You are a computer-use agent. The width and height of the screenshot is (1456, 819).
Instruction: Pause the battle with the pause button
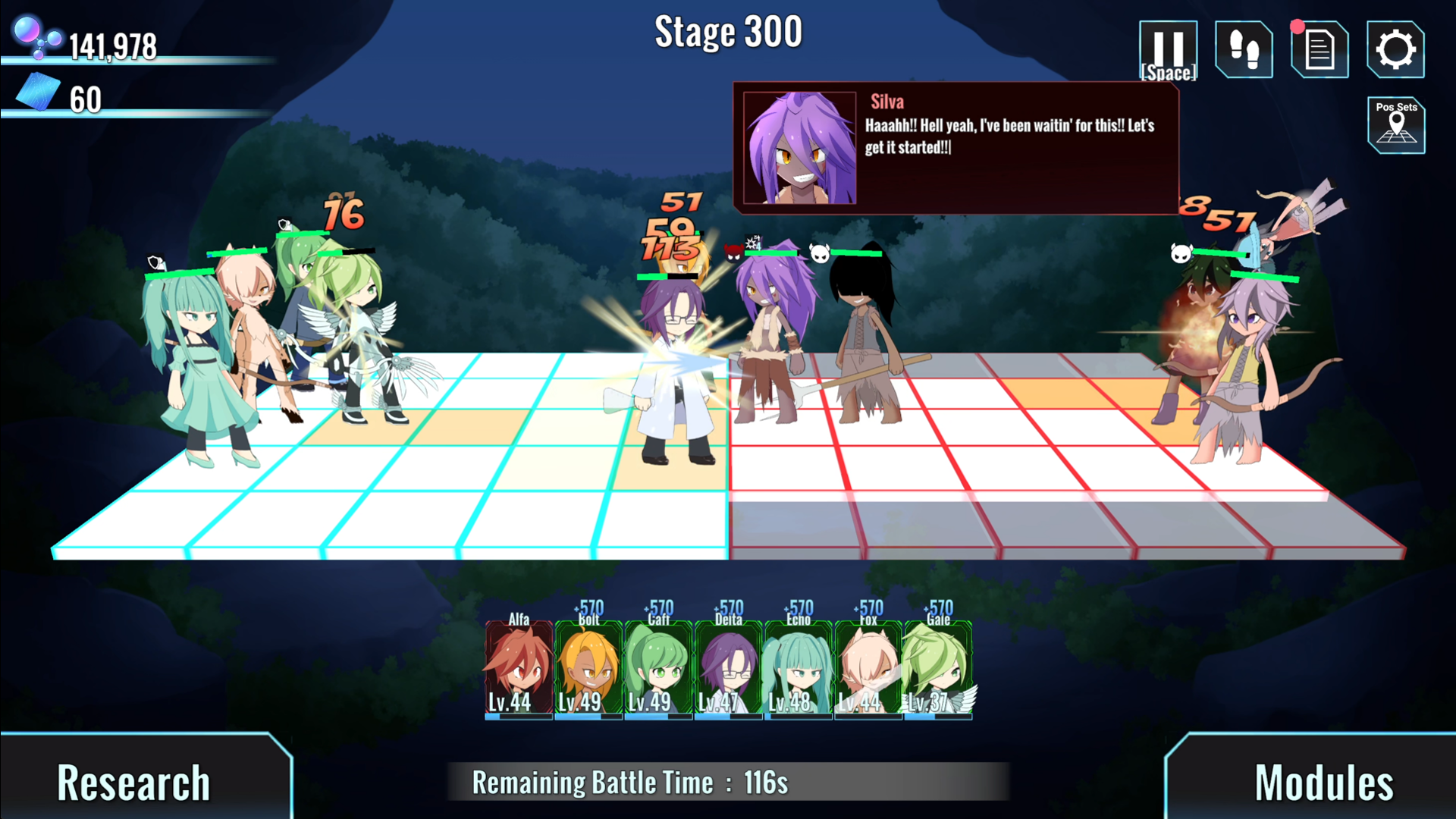pyautogui.click(x=1168, y=50)
